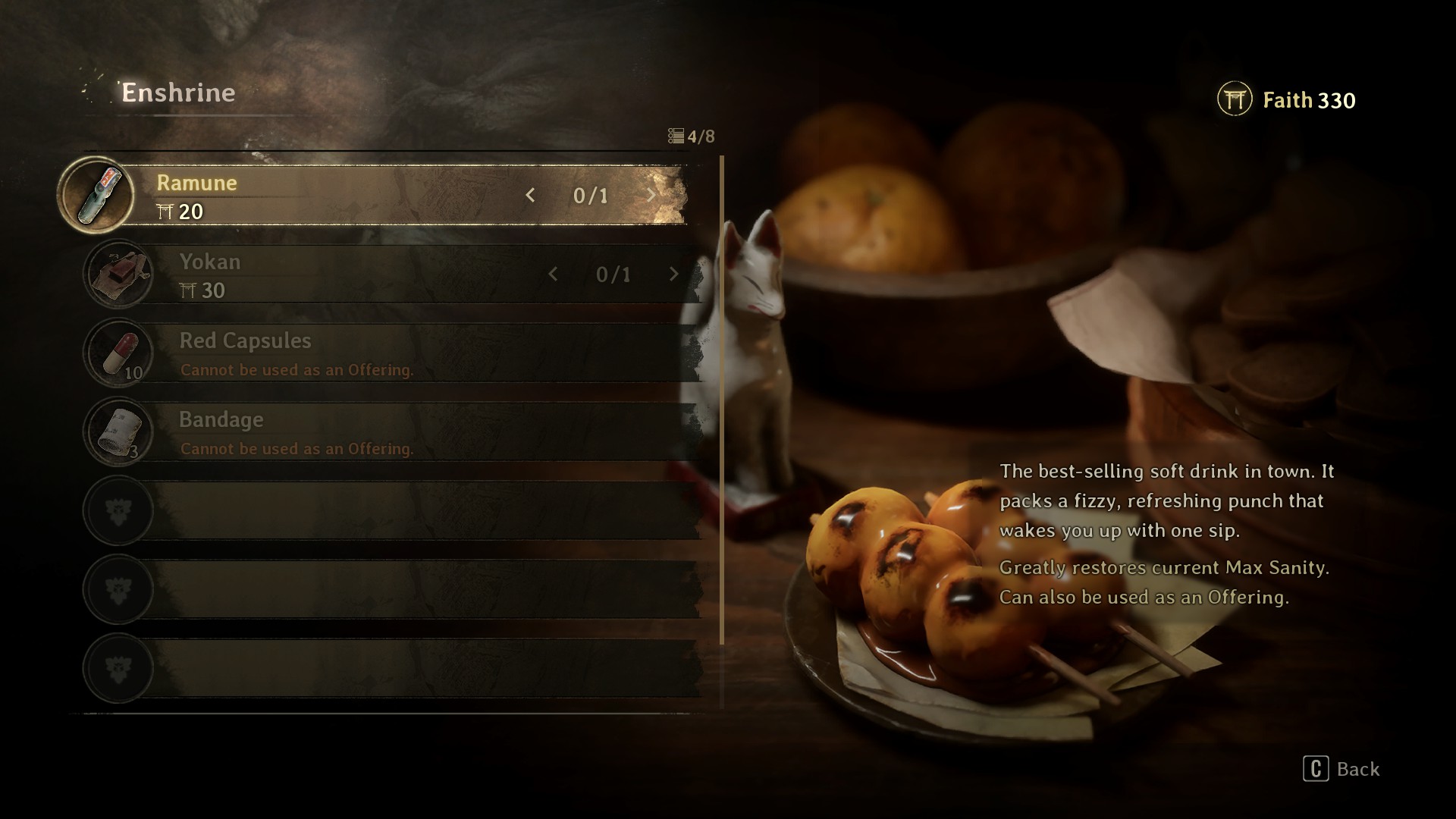
Task: Increase the Ramune offering quantity
Action: coord(651,196)
